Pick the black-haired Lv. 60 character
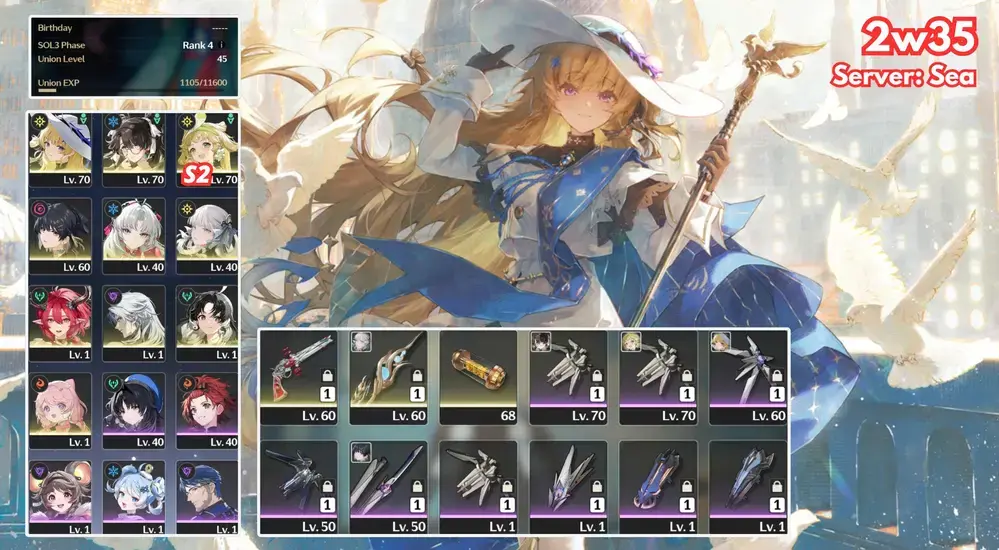Image resolution: width=999 pixels, height=550 pixels. point(61,236)
